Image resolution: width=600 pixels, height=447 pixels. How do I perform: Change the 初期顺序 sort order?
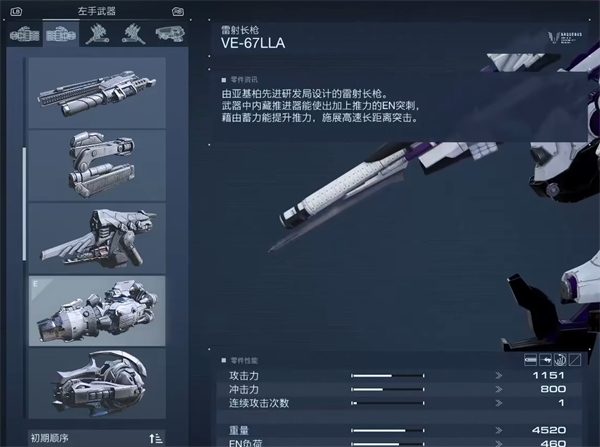click(x=155, y=437)
